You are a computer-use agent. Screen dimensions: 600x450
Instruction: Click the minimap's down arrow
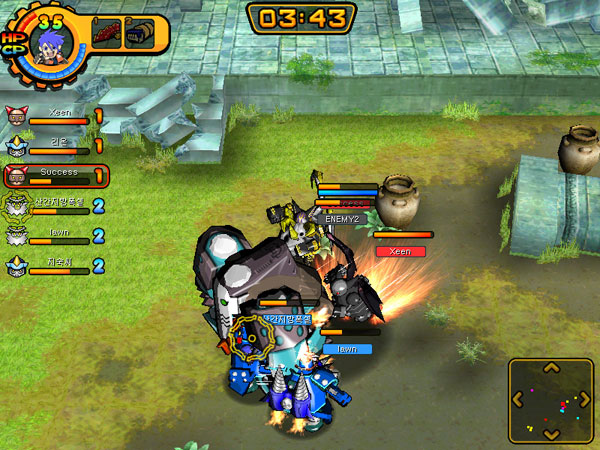pos(549,433)
